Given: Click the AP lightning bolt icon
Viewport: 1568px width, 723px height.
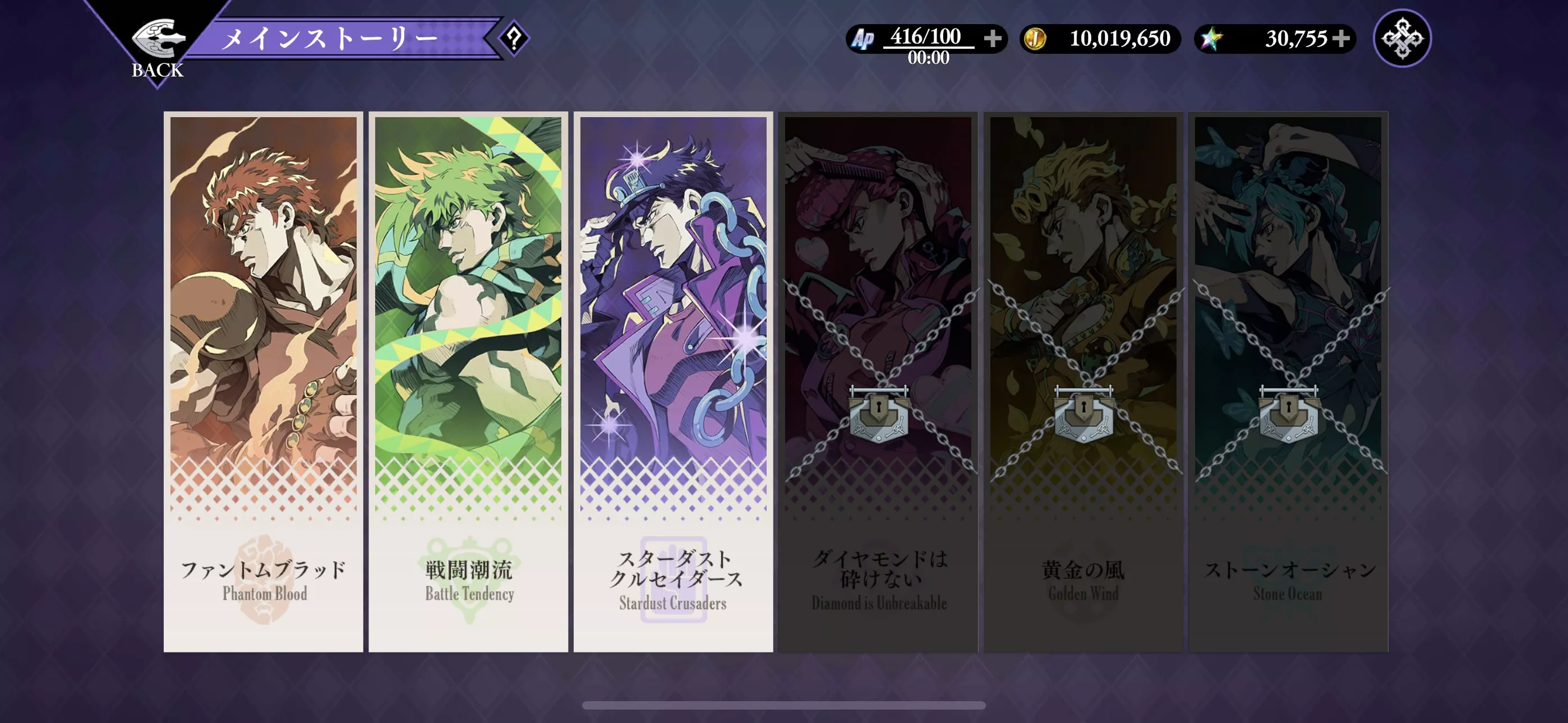Looking at the screenshot, I should [862, 38].
